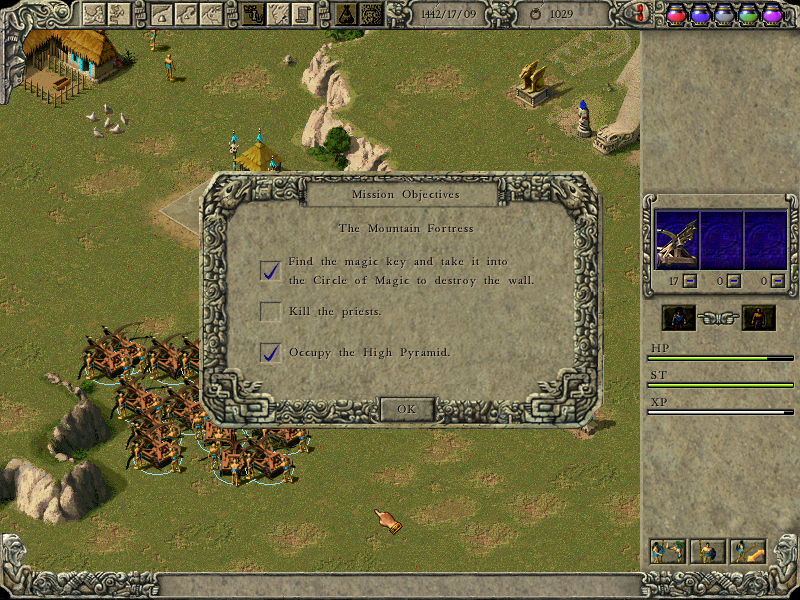Choose the standing guard with shield command
This screenshot has width=800, height=600.
tap(708, 551)
